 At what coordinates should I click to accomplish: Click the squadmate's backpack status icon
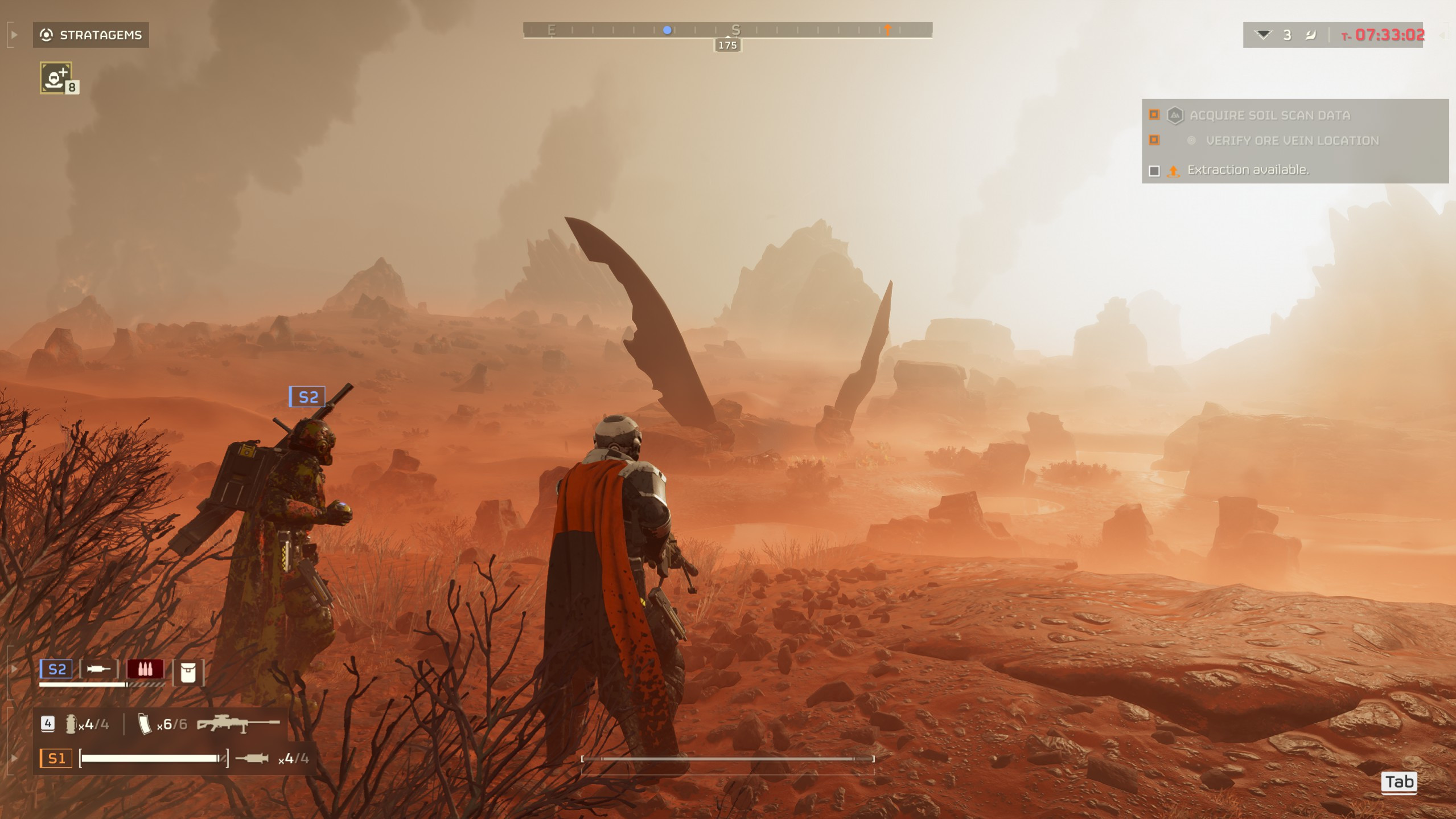coord(188,673)
